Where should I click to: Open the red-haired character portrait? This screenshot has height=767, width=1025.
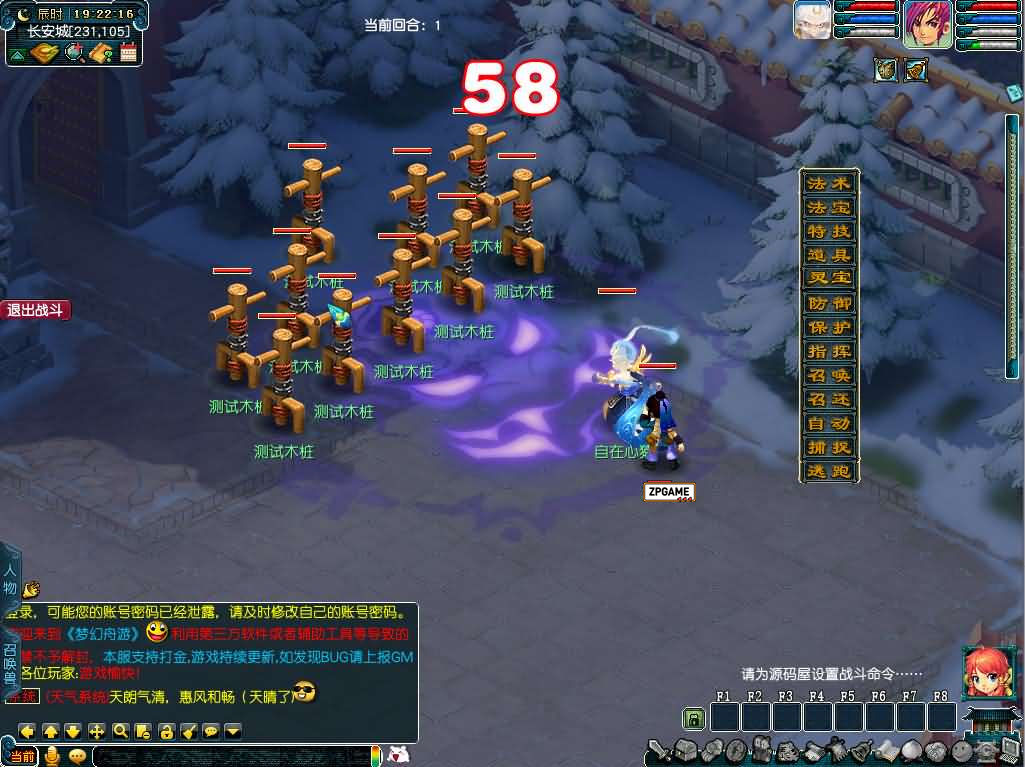pos(984,671)
